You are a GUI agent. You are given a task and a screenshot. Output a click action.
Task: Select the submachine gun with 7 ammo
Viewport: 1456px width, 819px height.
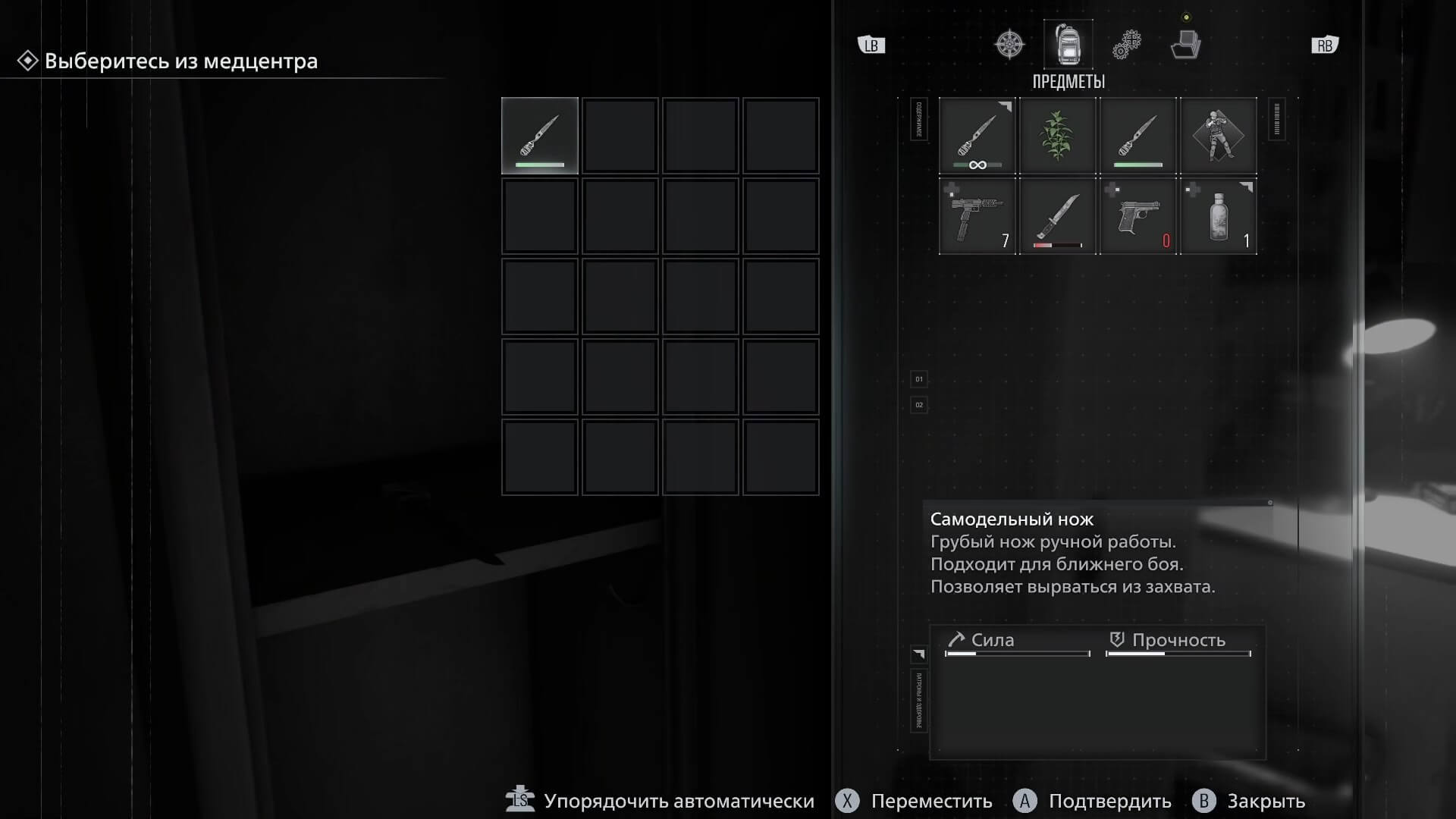click(977, 216)
